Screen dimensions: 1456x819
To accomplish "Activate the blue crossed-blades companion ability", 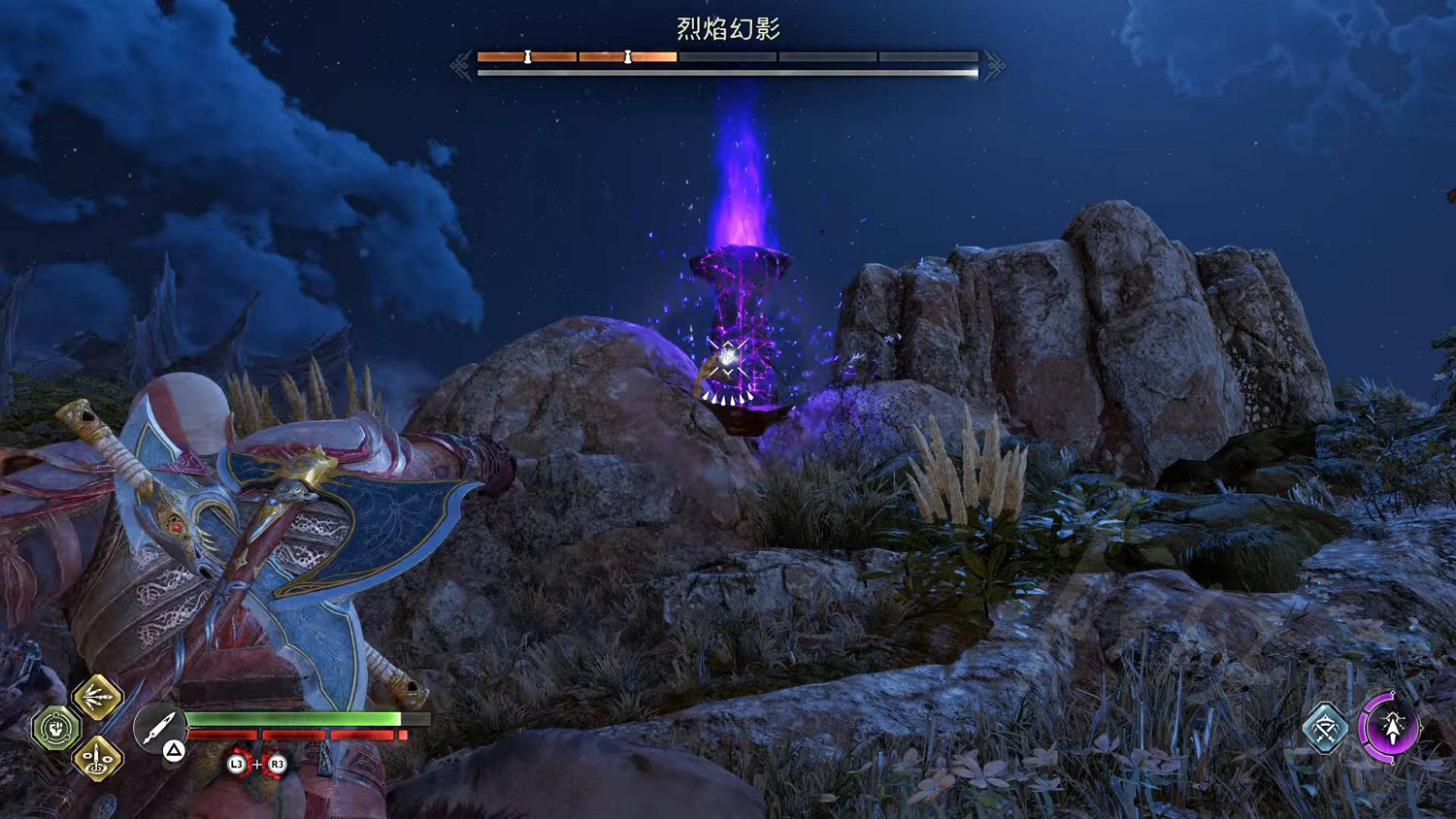I will tap(1325, 728).
